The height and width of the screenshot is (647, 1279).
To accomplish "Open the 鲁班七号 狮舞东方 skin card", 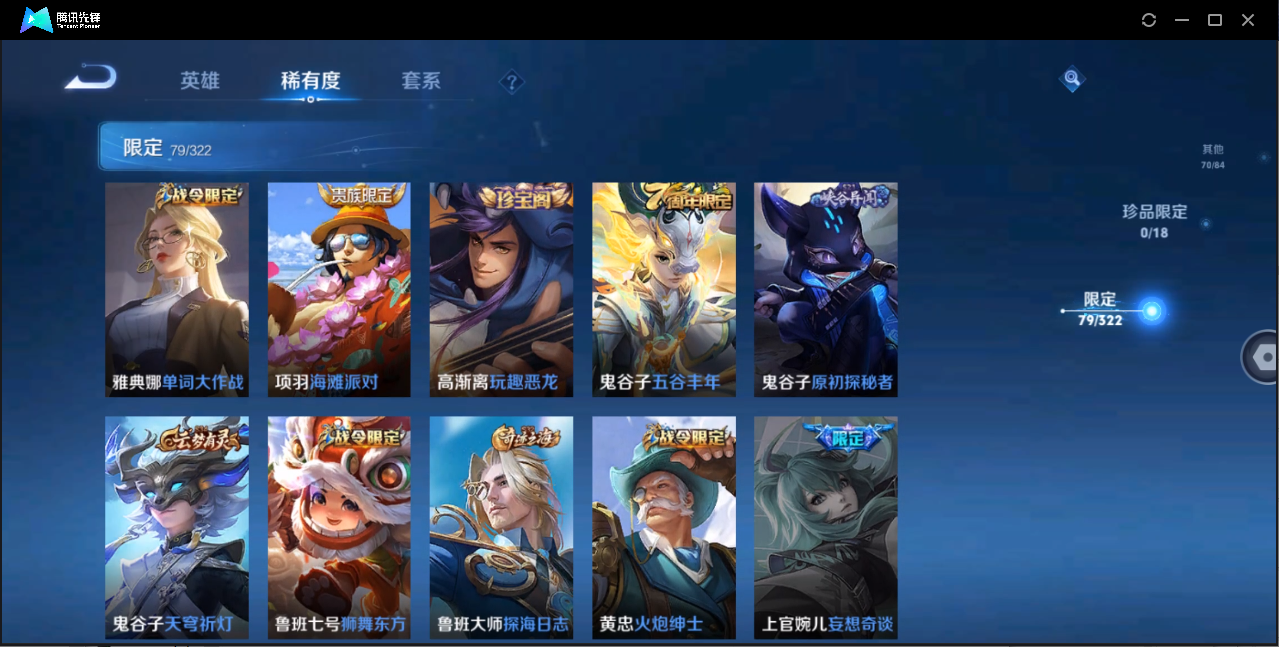I will coord(339,527).
